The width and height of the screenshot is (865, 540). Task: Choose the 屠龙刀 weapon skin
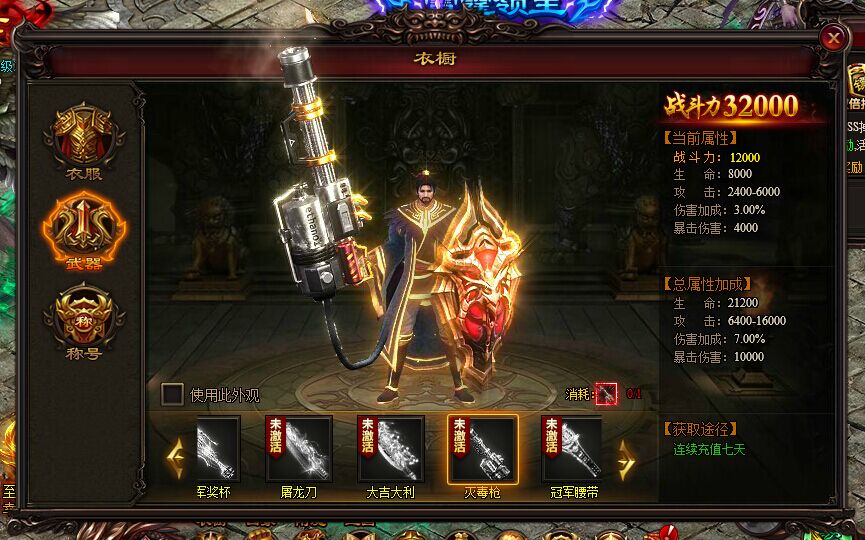click(x=299, y=449)
